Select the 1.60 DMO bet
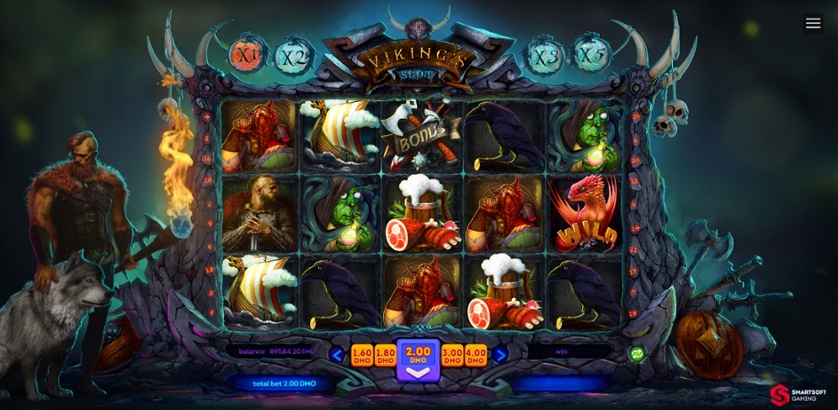This screenshot has width=838, height=410. tap(361, 354)
